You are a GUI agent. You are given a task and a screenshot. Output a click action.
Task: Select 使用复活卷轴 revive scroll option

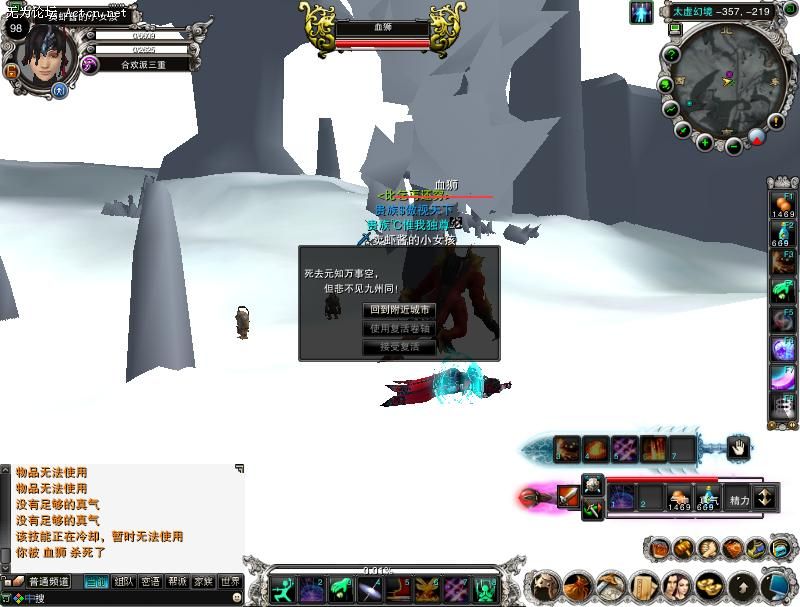399,328
